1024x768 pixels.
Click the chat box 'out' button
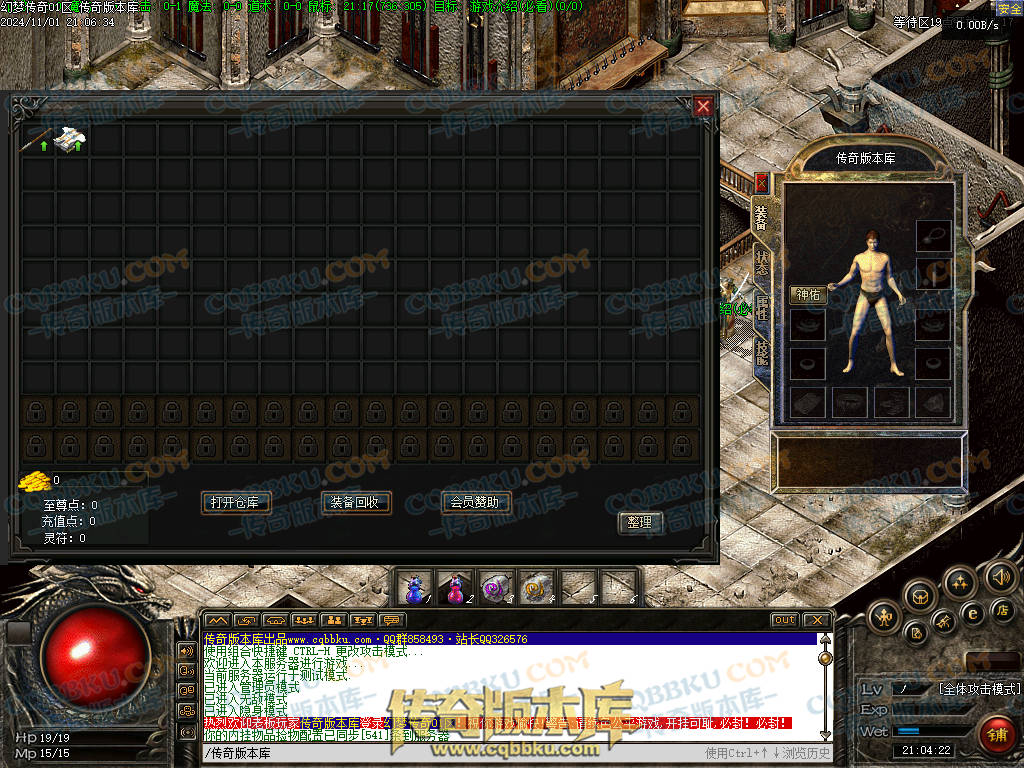coord(785,620)
